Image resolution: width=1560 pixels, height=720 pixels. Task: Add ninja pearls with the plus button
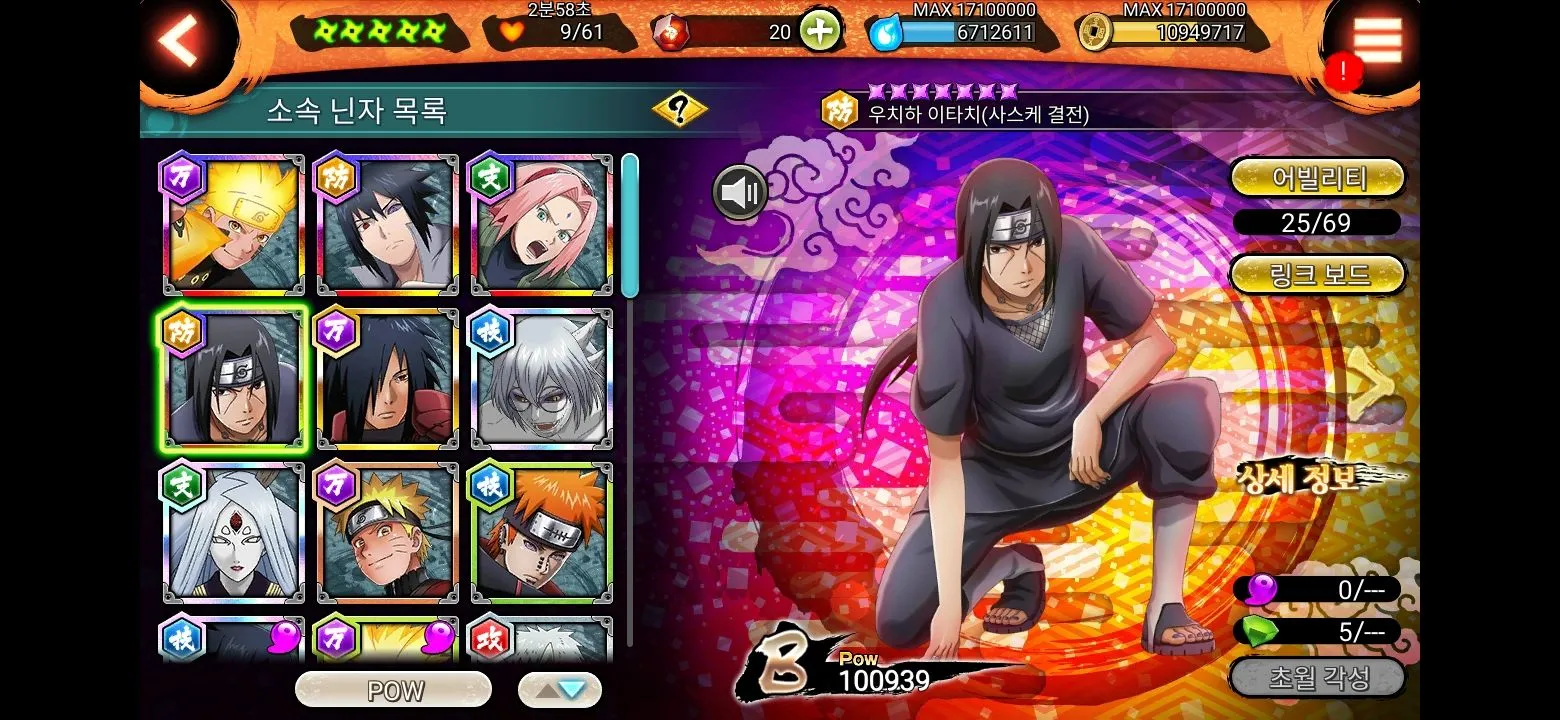tap(818, 32)
